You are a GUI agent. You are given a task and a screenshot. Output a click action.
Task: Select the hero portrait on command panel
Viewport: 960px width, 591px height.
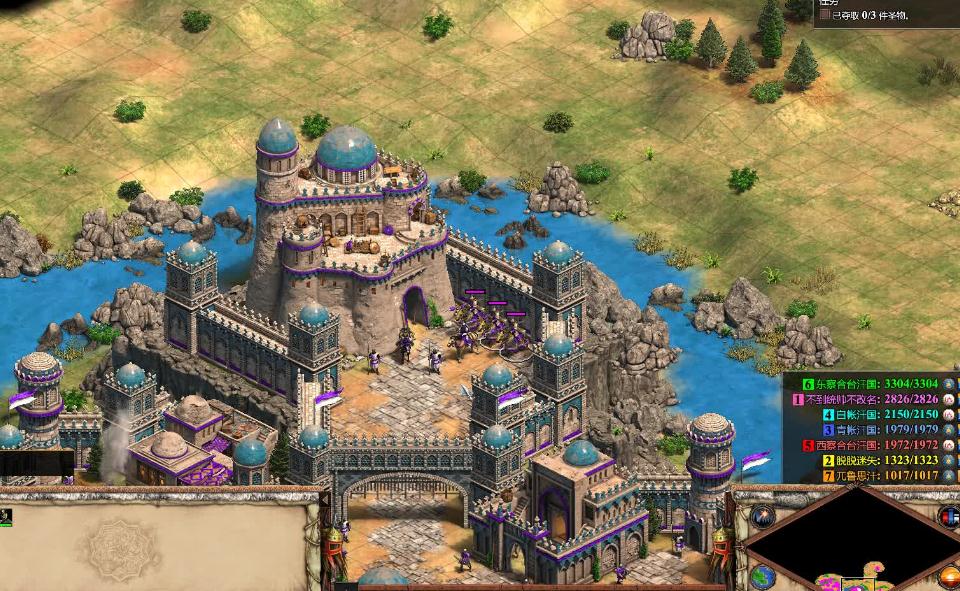[6, 516]
